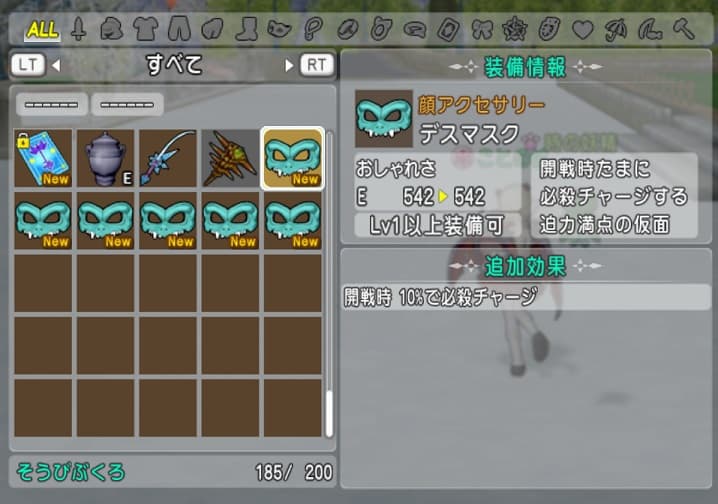Viewport: 718px width, 504px height.
Task: Click the highlighted Death Mask slot
Action: [291, 158]
